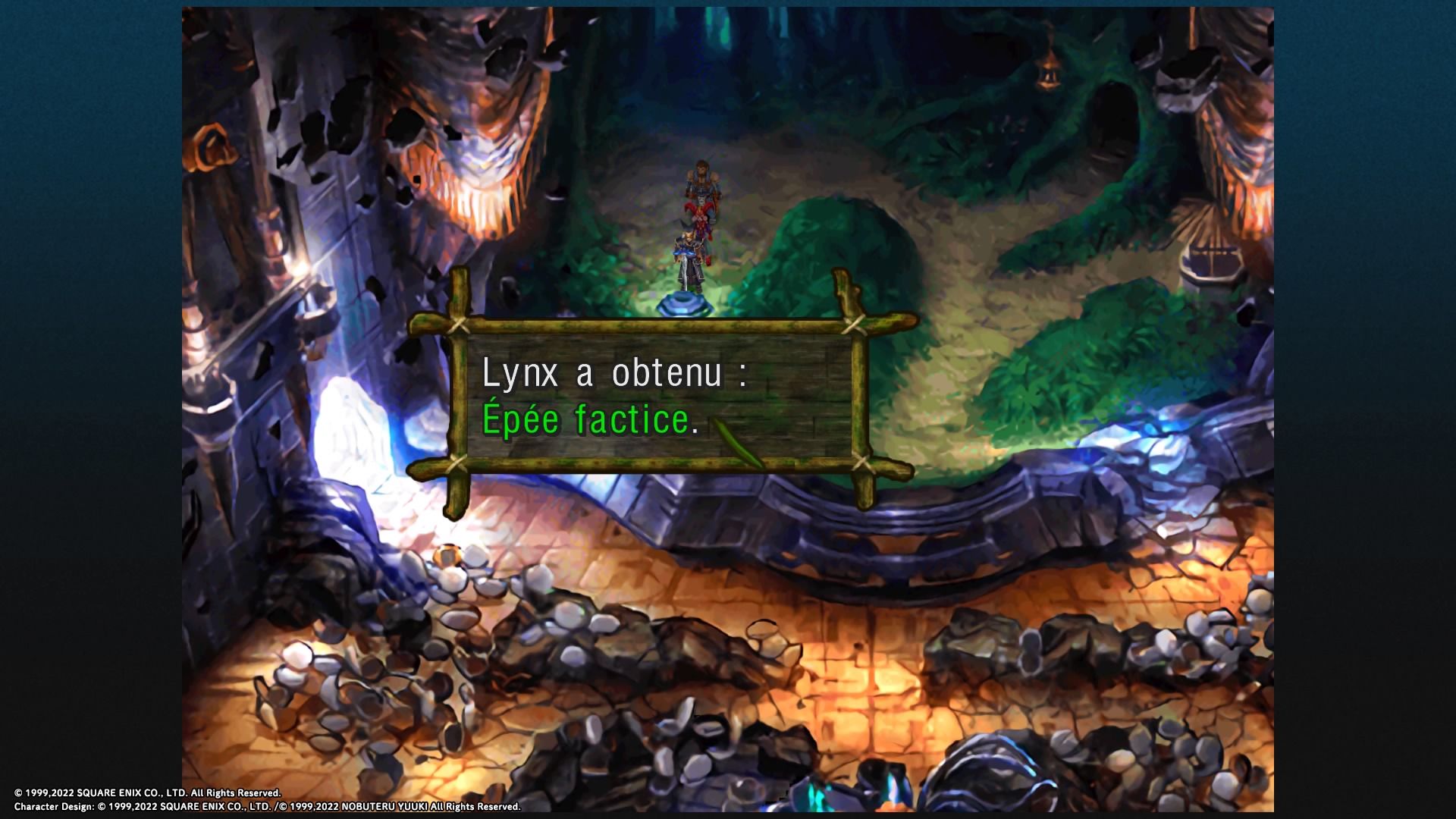Viewport: 1456px width, 819px height.
Task: Dismiss the 'Lynx a obtenu' message box
Action: pos(658,396)
